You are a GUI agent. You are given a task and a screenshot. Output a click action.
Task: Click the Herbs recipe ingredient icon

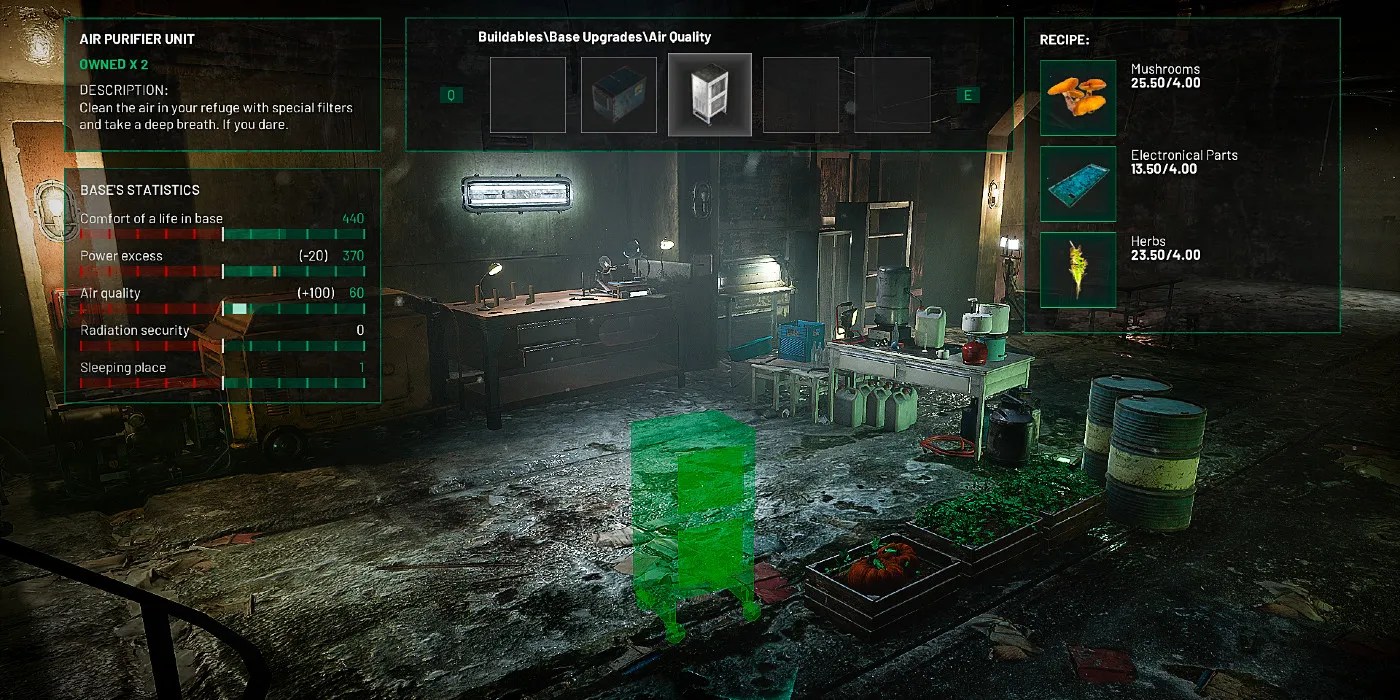(x=1077, y=269)
